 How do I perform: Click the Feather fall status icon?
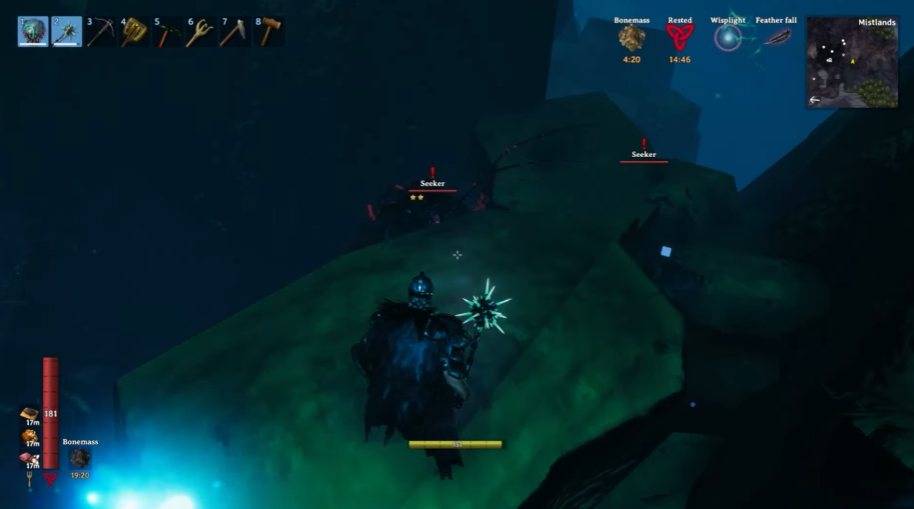(777, 38)
